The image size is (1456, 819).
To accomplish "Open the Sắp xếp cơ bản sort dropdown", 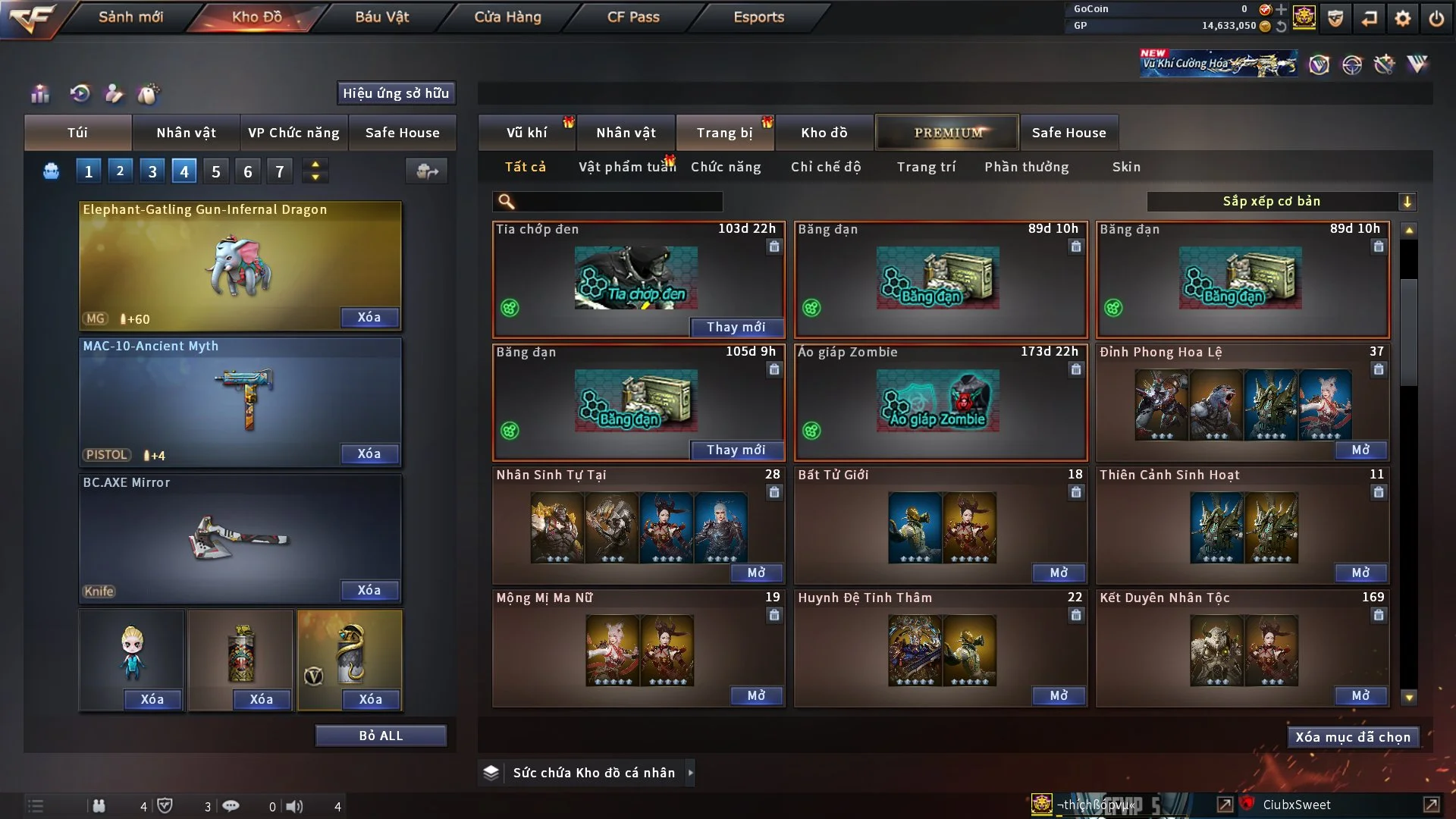I will coord(1281,202).
